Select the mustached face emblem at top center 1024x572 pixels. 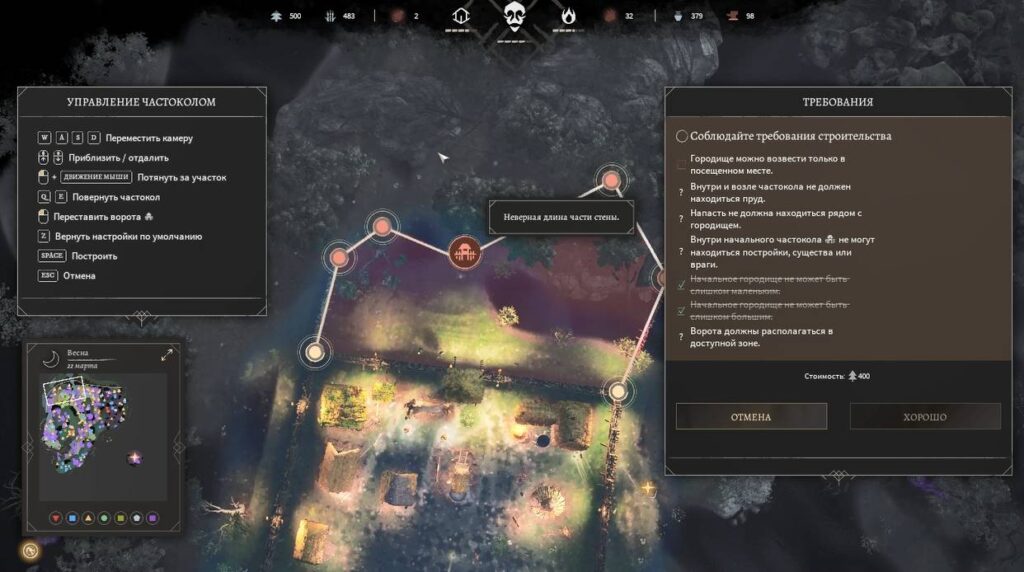(x=514, y=16)
